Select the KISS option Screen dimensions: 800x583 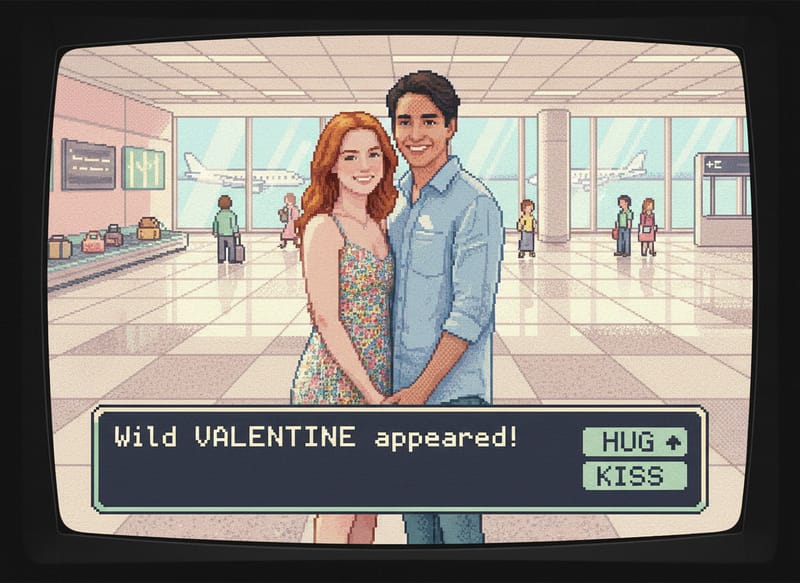pyautogui.click(x=634, y=476)
